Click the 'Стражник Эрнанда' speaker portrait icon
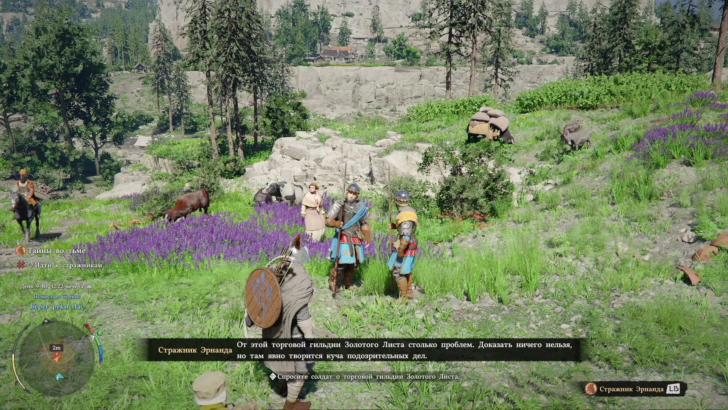Image resolution: width=728 pixels, height=410 pixels. tap(591, 388)
